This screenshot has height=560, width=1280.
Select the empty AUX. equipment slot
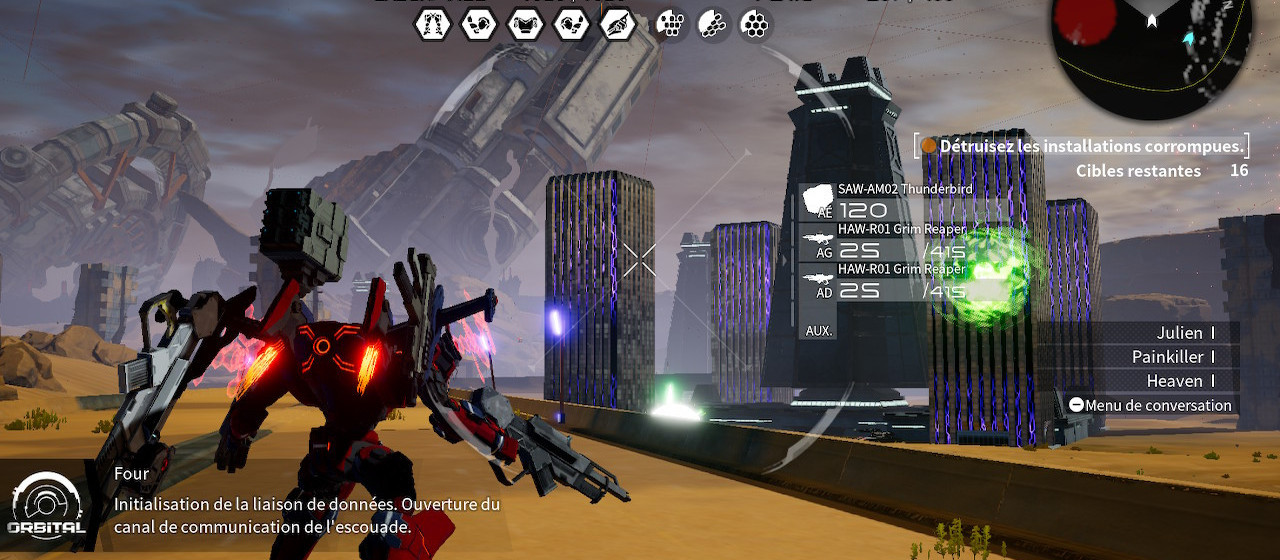[x=819, y=330]
